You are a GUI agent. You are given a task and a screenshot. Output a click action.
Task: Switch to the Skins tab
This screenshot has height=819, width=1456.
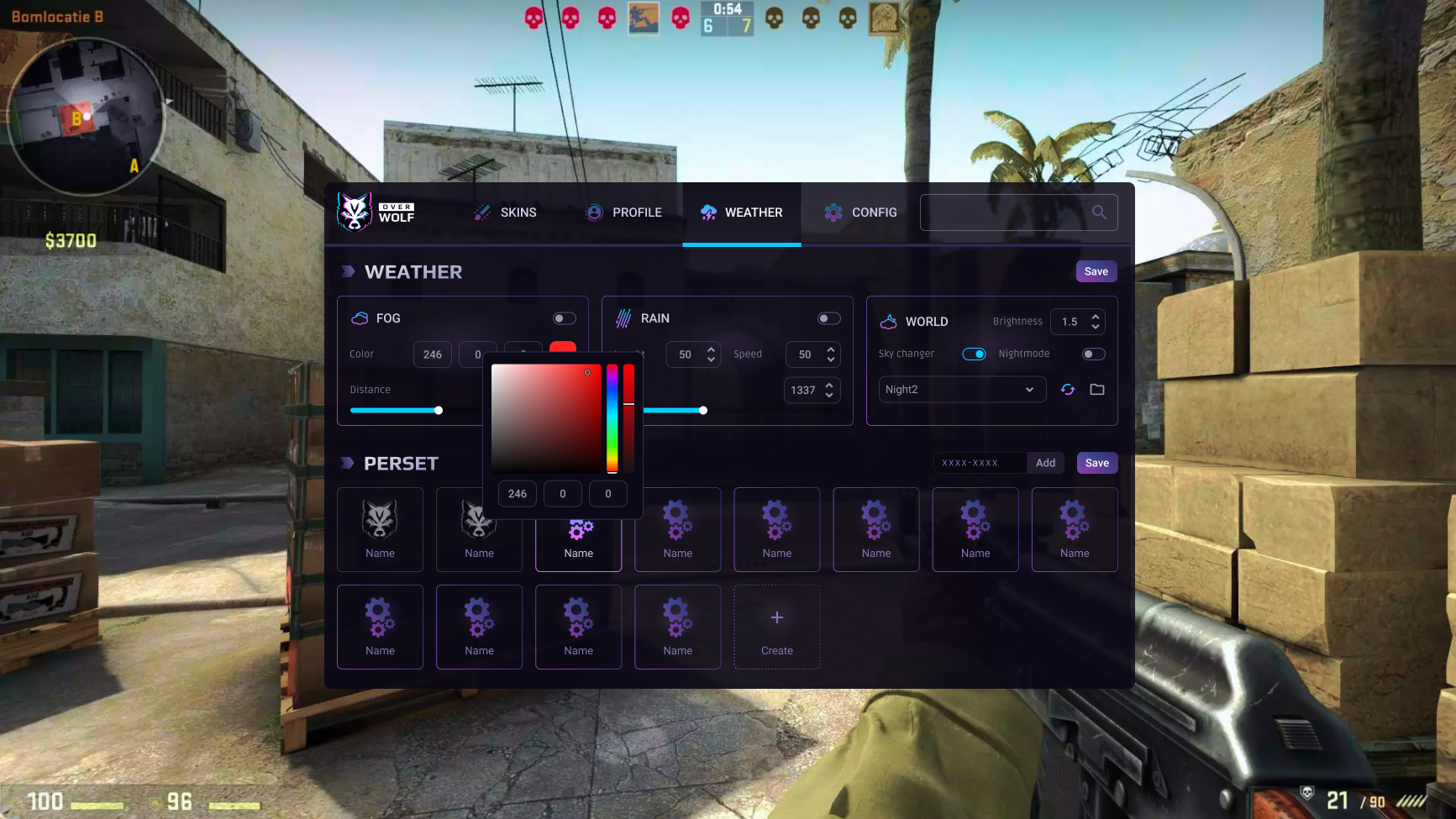tap(505, 213)
